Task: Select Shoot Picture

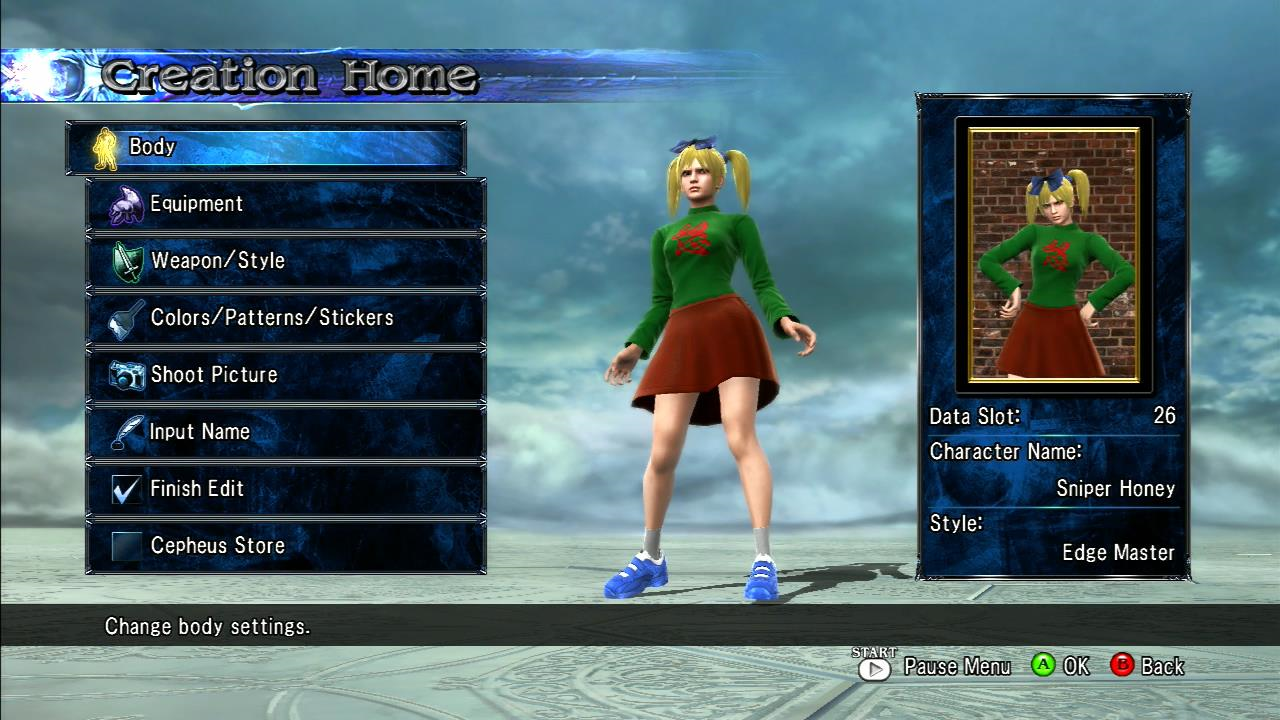Action: [286, 375]
